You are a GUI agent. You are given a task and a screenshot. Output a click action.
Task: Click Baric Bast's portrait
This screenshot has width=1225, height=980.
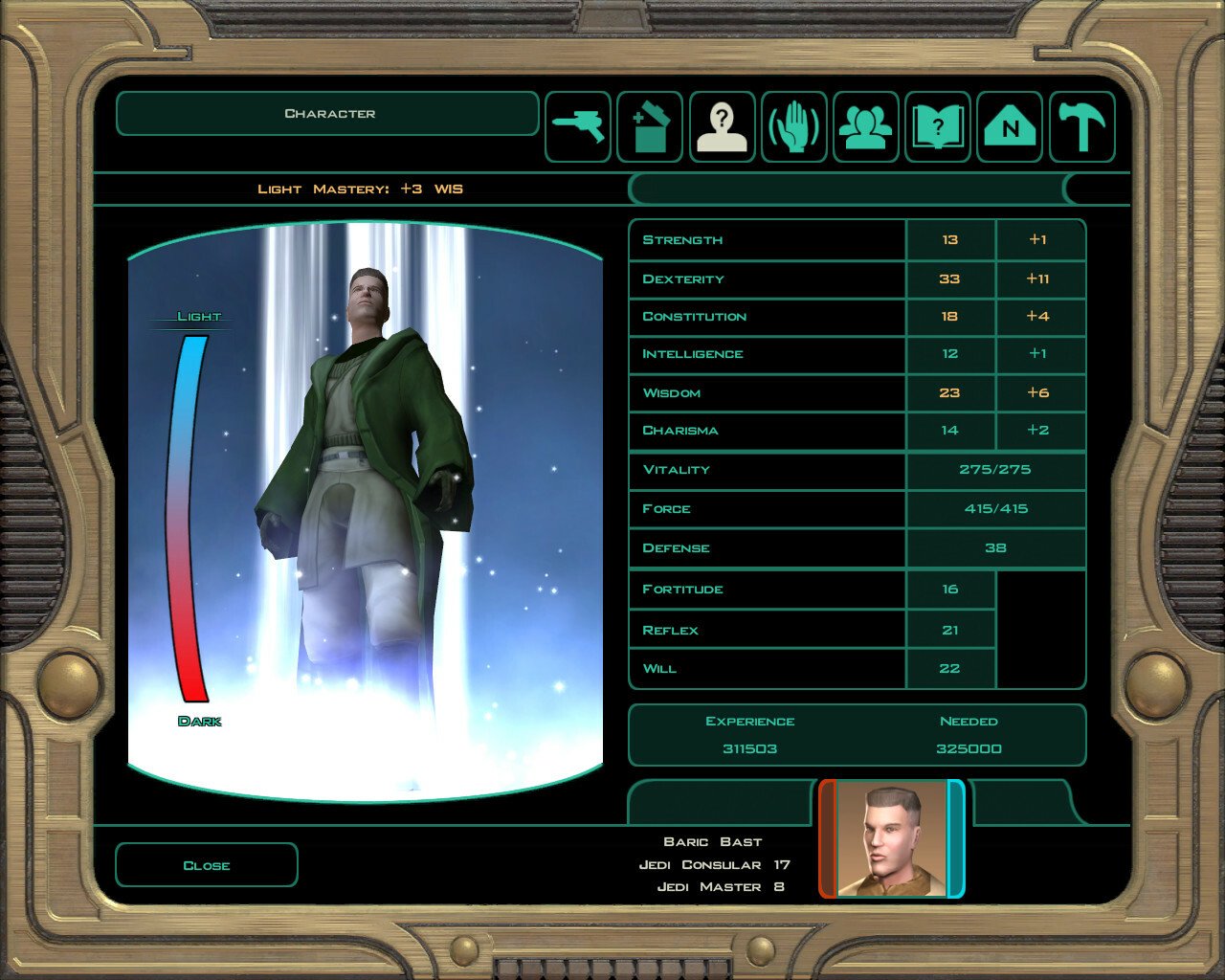892,839
